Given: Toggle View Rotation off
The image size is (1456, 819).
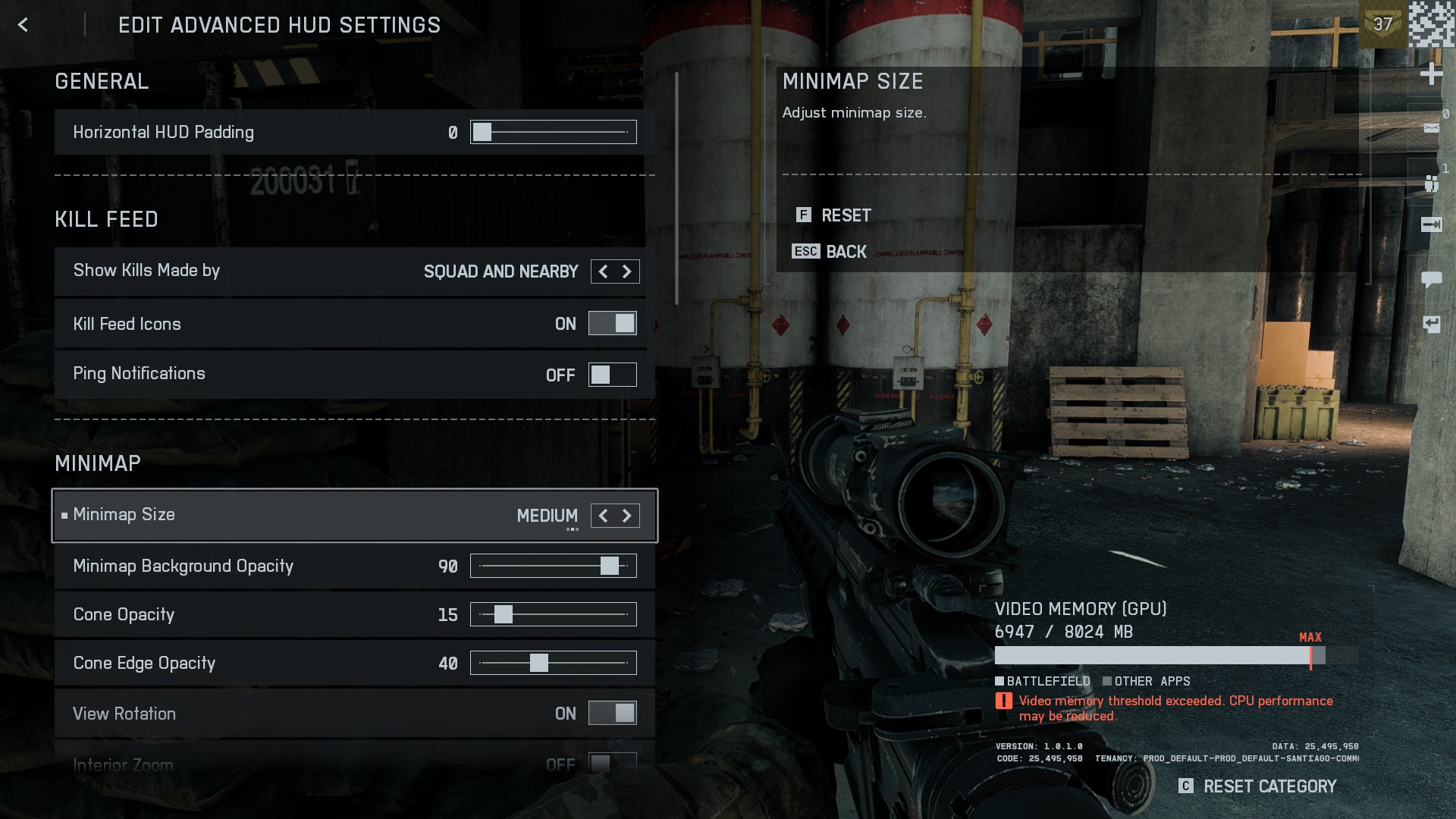Looking at the screenshot, I should pos(613,714).
